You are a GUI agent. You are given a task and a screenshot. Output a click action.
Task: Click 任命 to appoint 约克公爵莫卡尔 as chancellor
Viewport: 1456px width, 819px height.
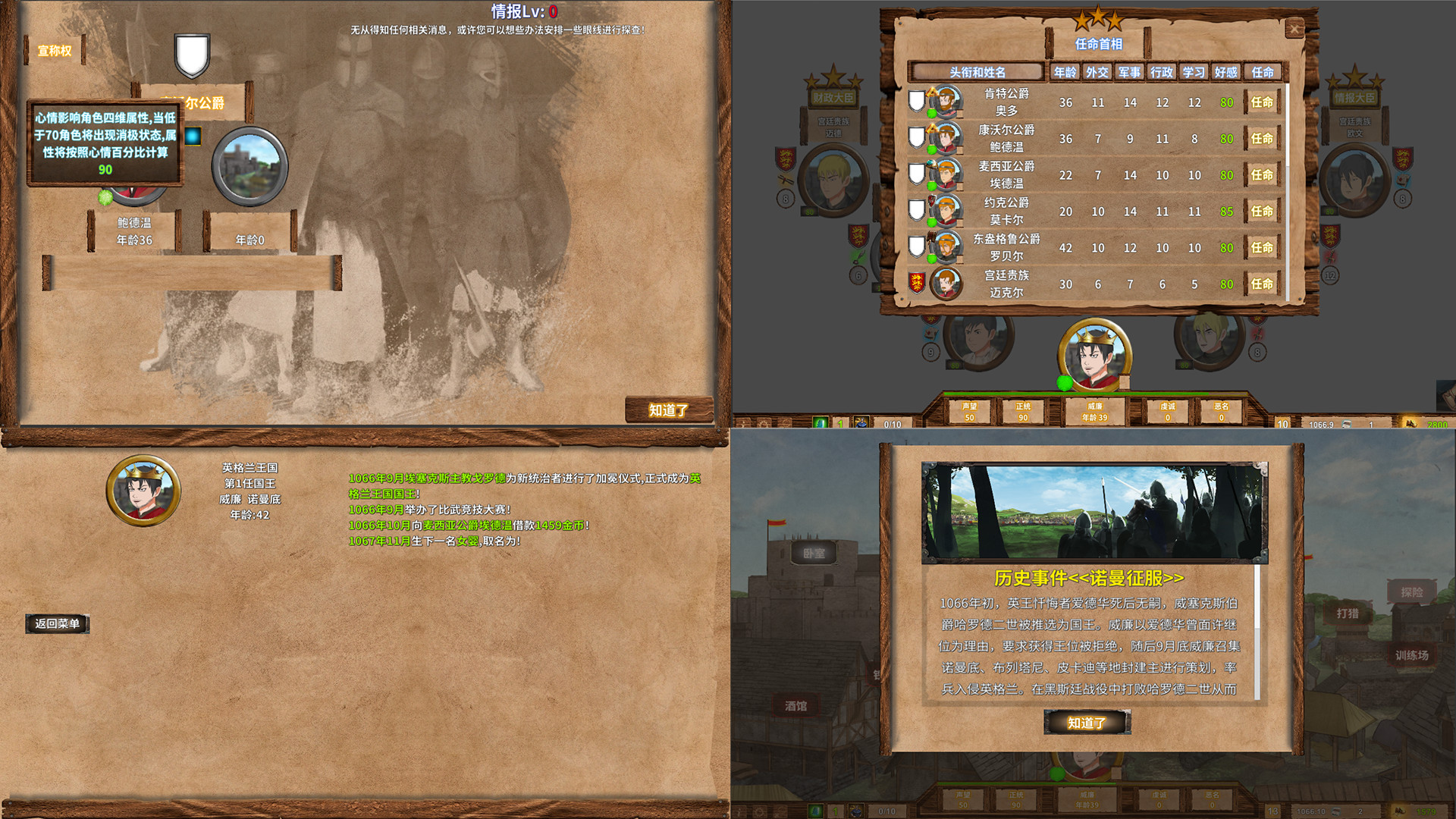point(1261,212)
